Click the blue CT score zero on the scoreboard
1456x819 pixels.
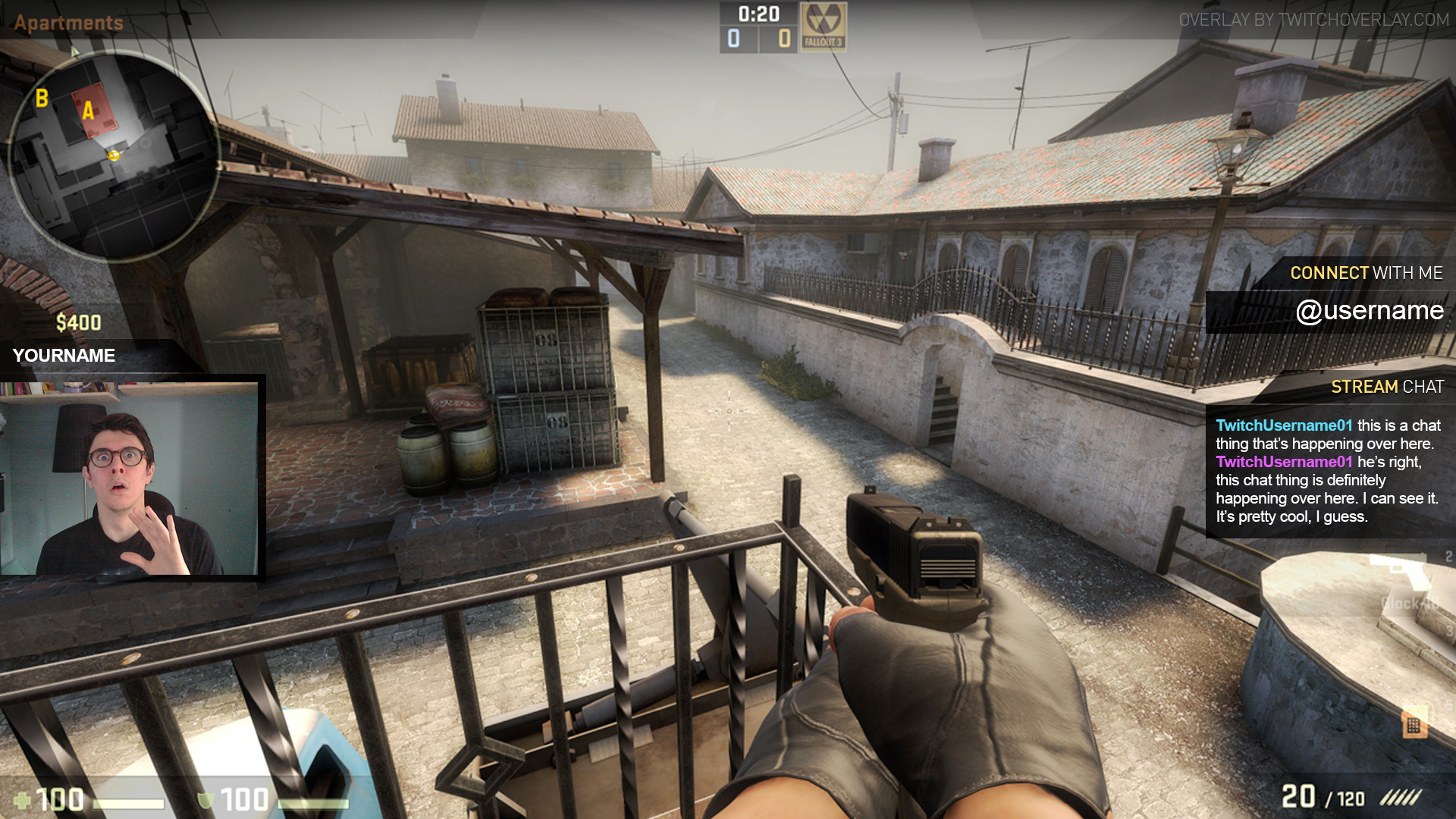click(733, 36)
